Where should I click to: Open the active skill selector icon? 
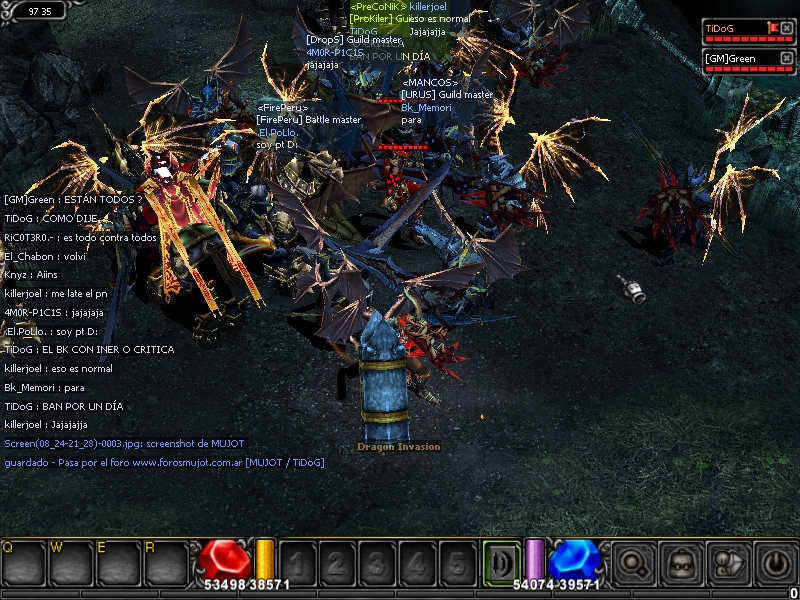click(500, 561)
